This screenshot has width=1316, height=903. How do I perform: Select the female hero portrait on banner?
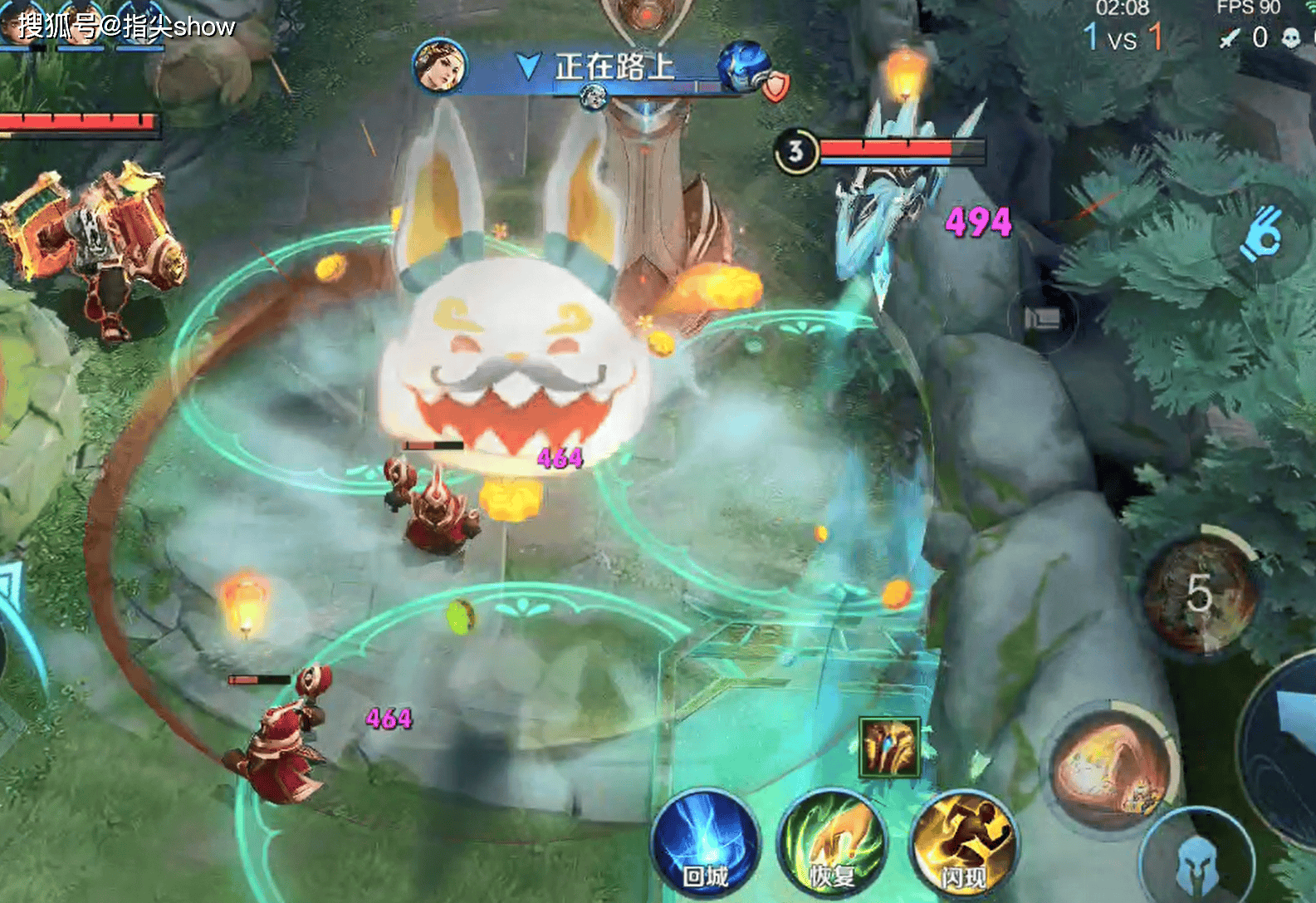440,66
